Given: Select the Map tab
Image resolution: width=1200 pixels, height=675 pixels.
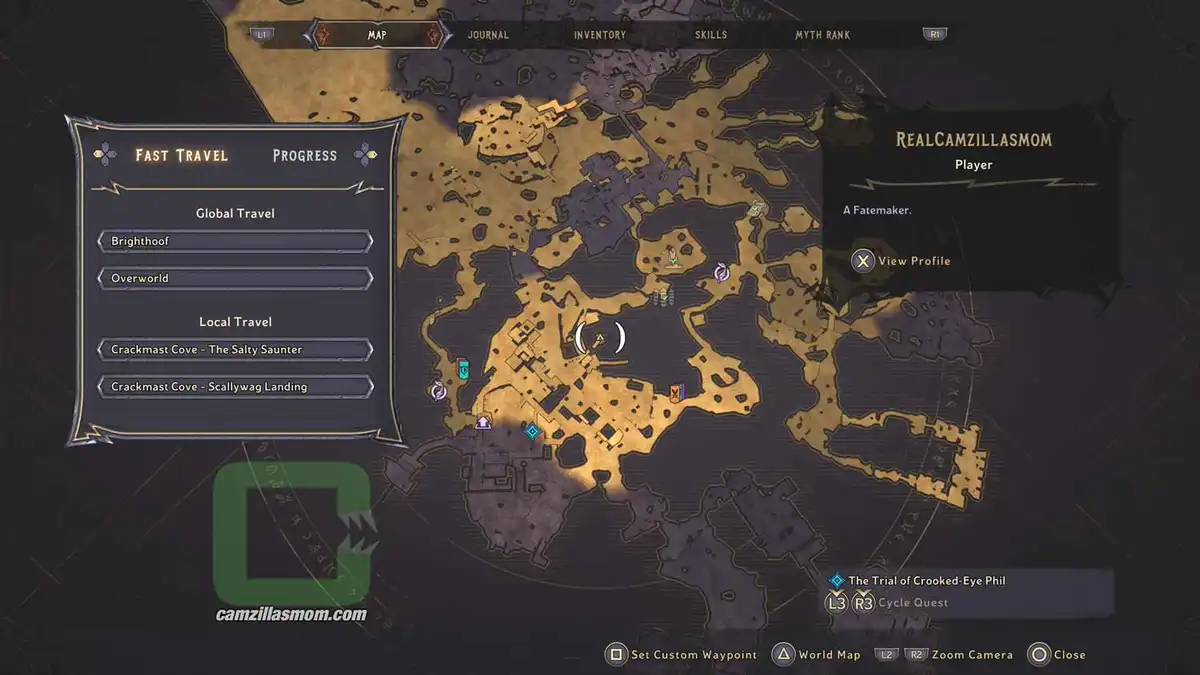Looking at the screenshot, I should pos(377,35).
